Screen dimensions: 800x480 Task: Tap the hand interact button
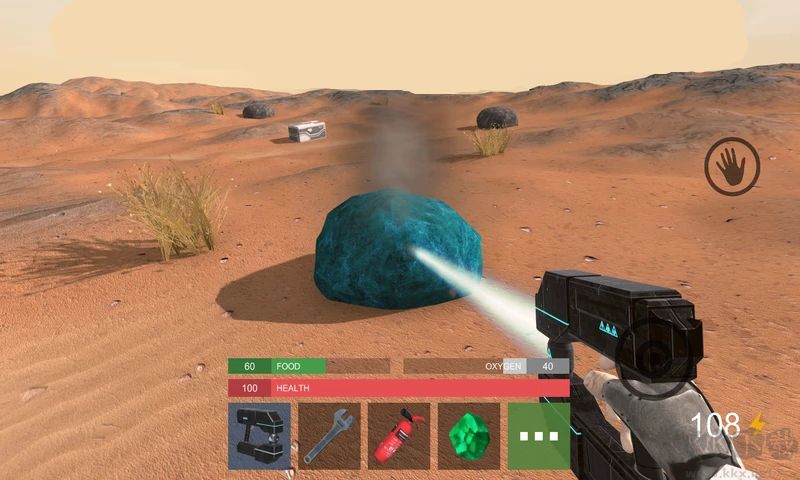pos(731,166)
